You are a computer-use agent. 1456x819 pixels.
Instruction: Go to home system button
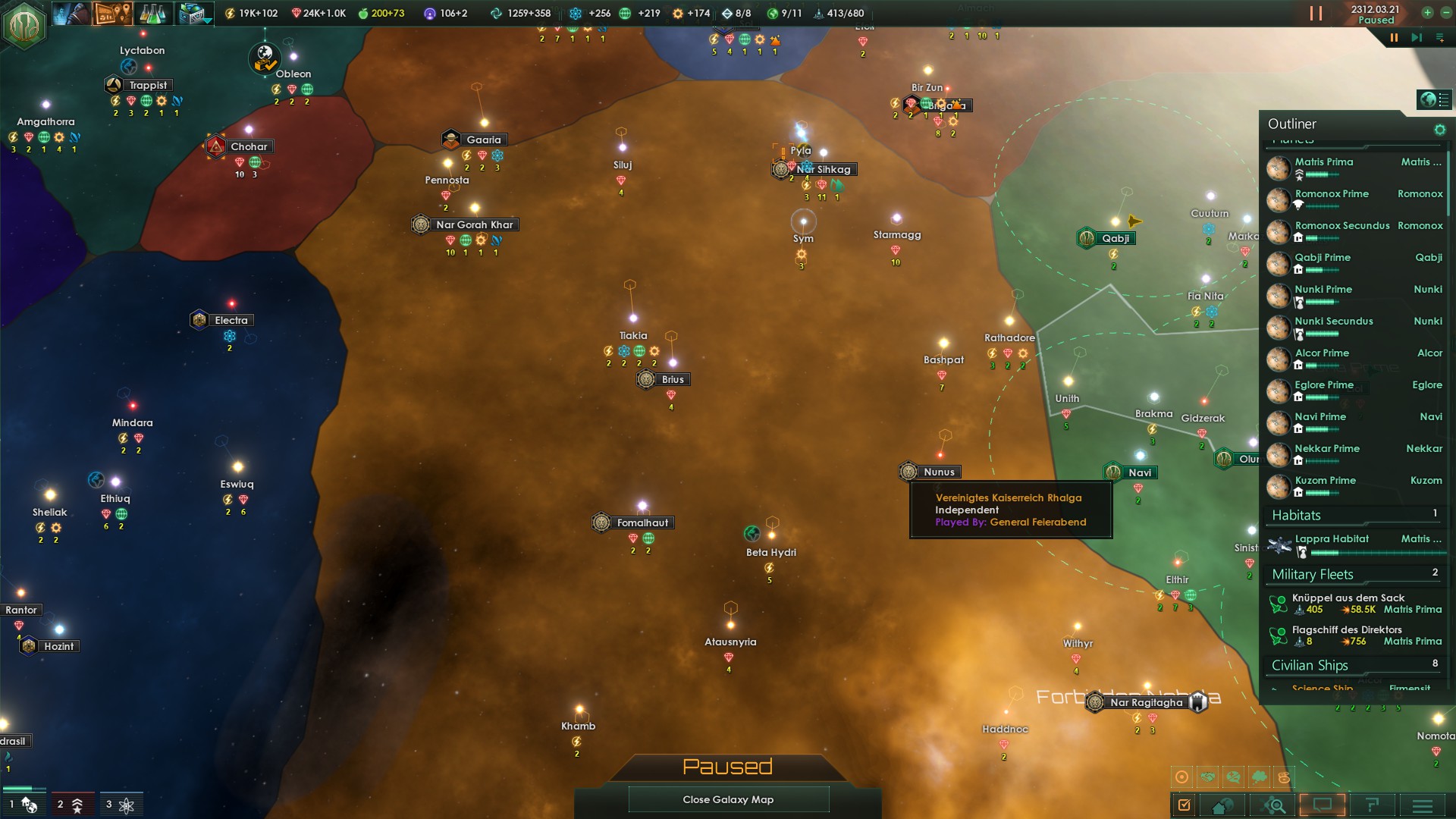coord(1223,805)
